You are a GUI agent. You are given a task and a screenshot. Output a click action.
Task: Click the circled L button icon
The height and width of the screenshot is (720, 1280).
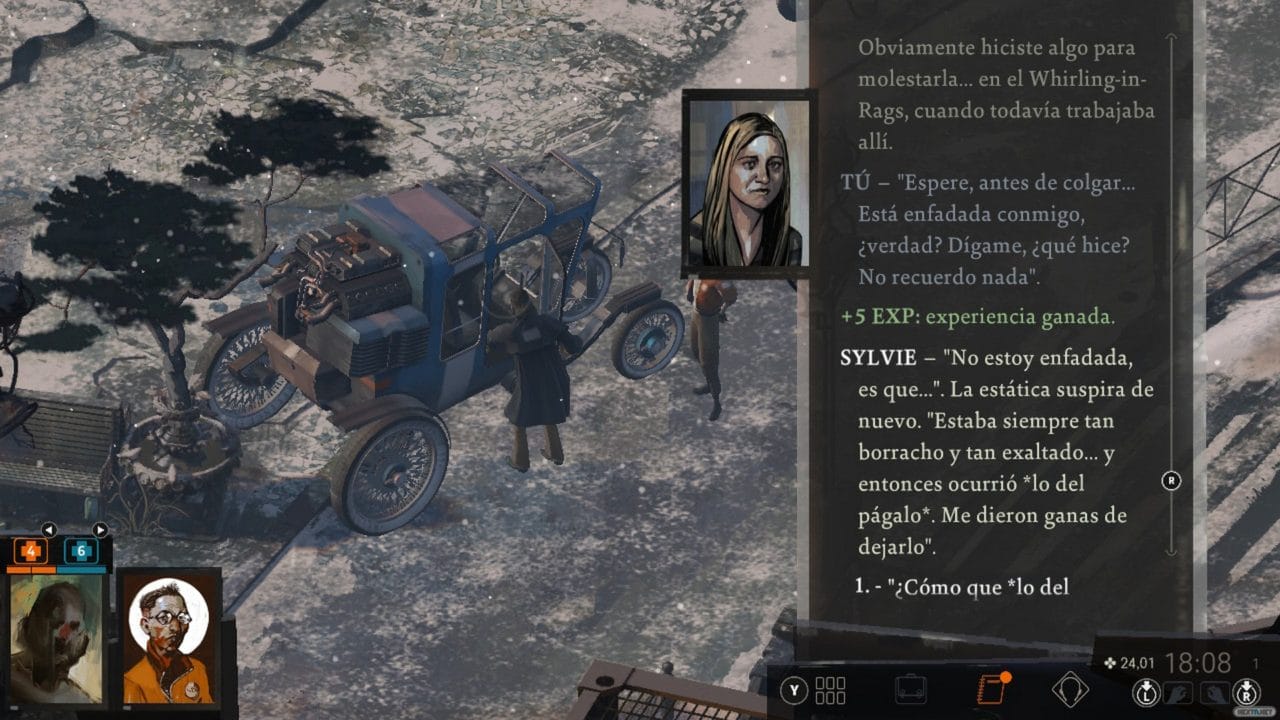1148,693
